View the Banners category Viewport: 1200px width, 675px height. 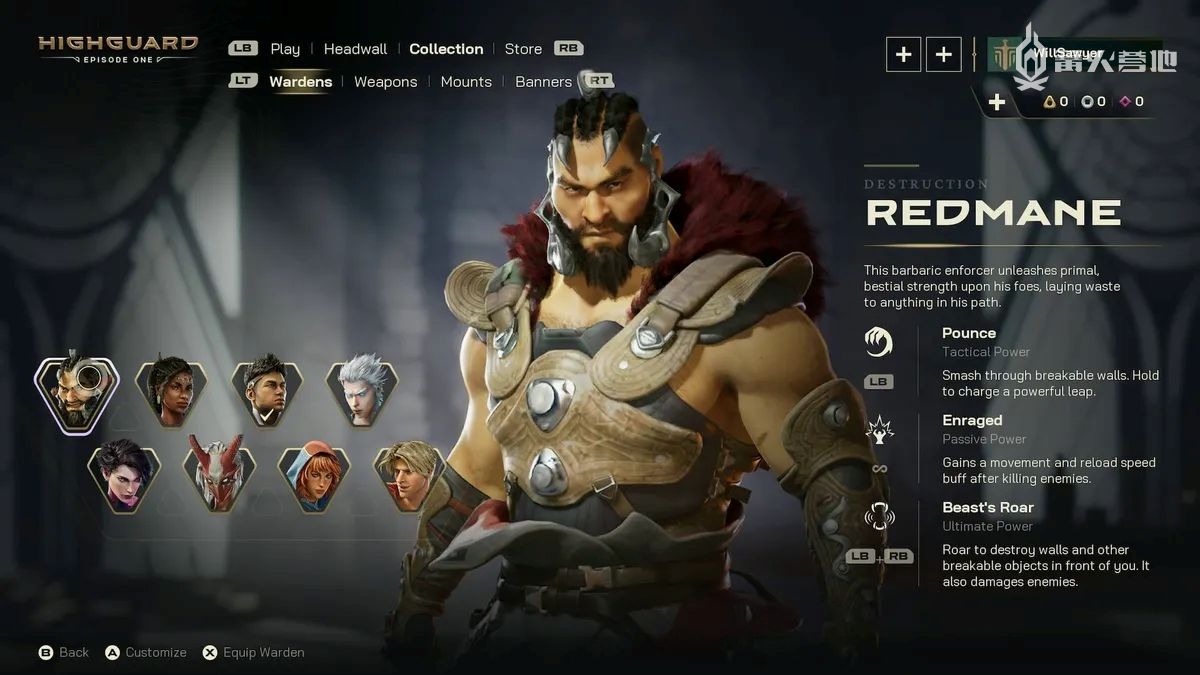(x=543, y=82)
